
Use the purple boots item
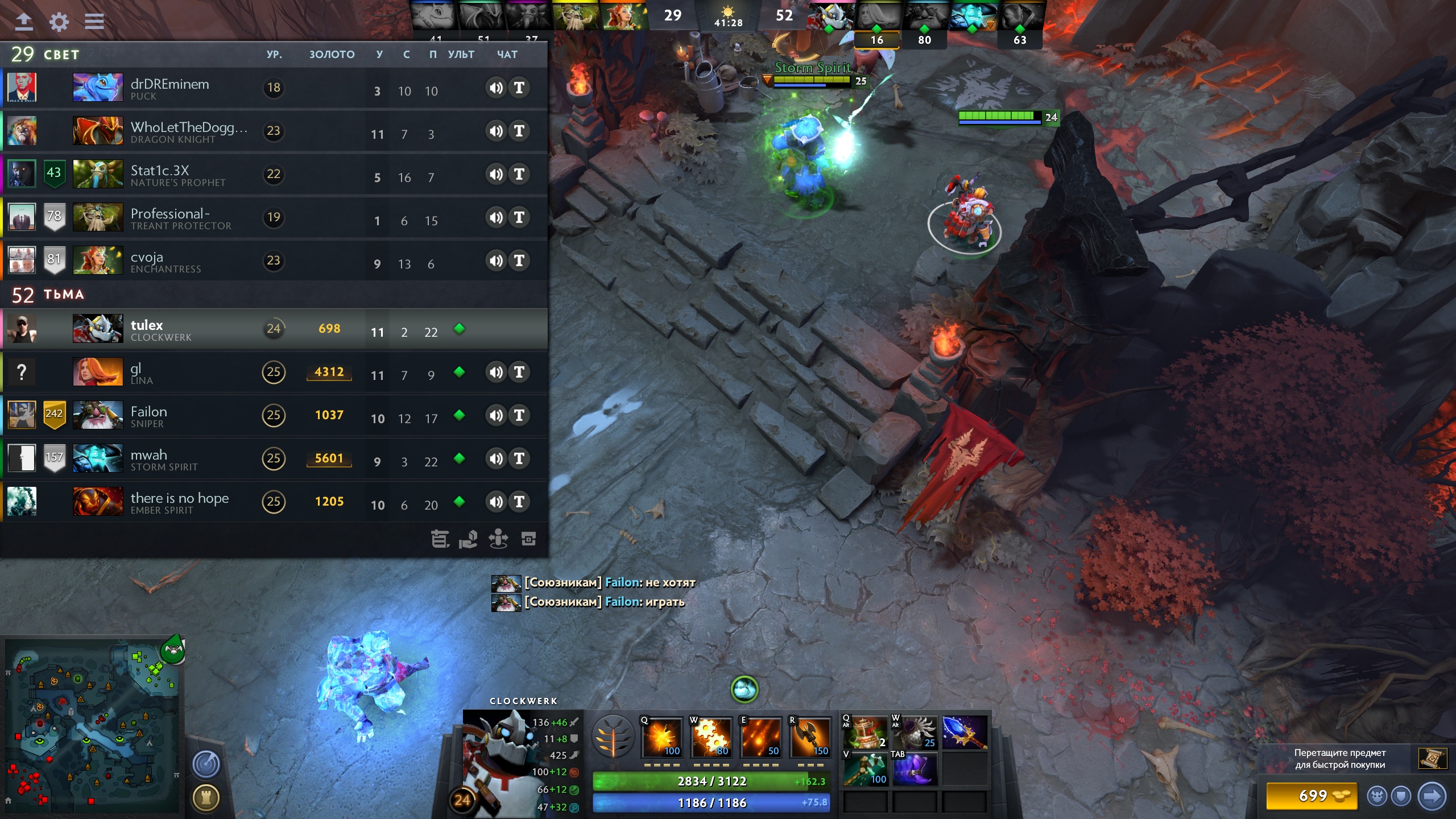pyautogui.click(x=915, y=768)
